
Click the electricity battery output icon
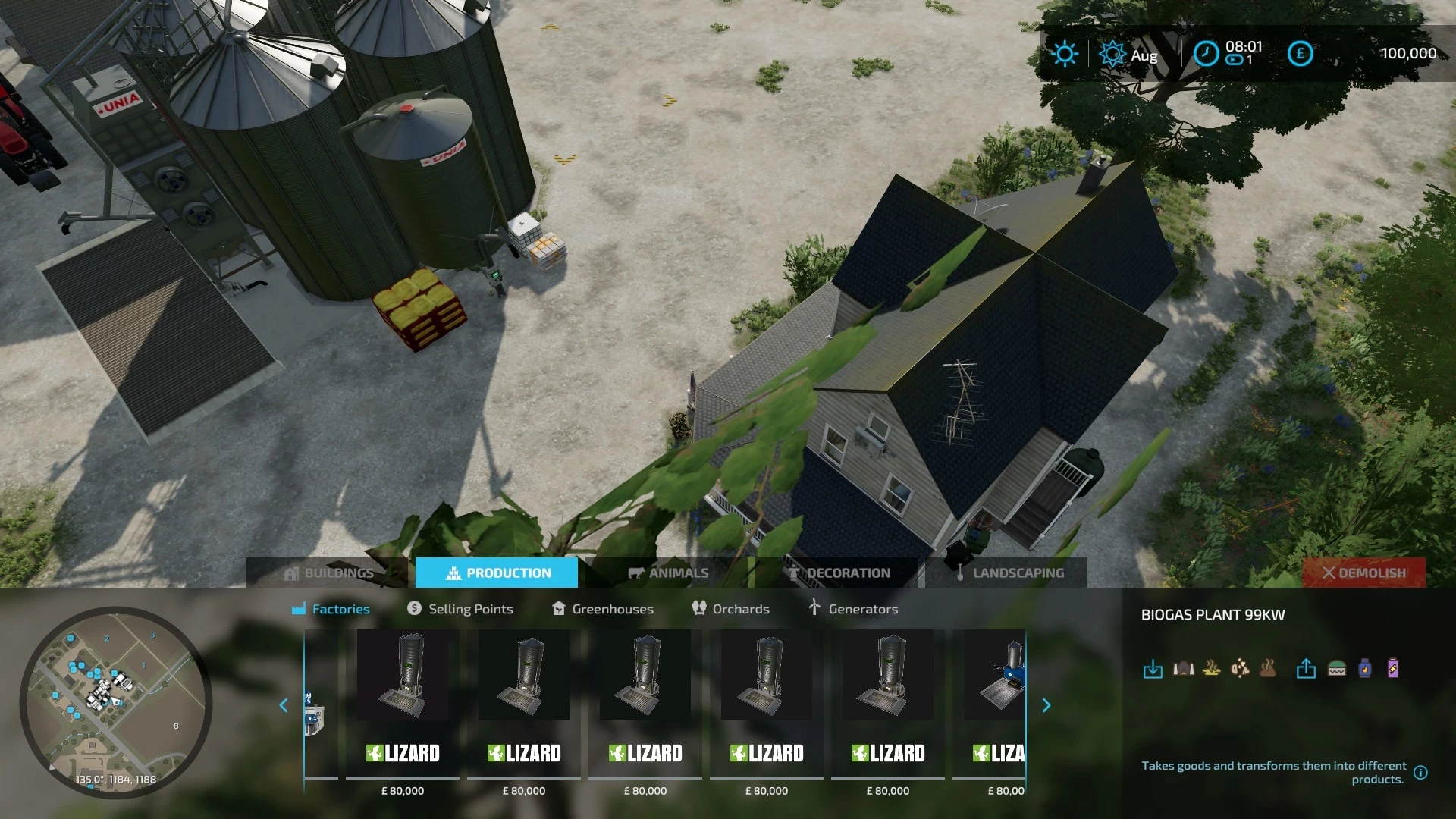[x=1394, y=669]
